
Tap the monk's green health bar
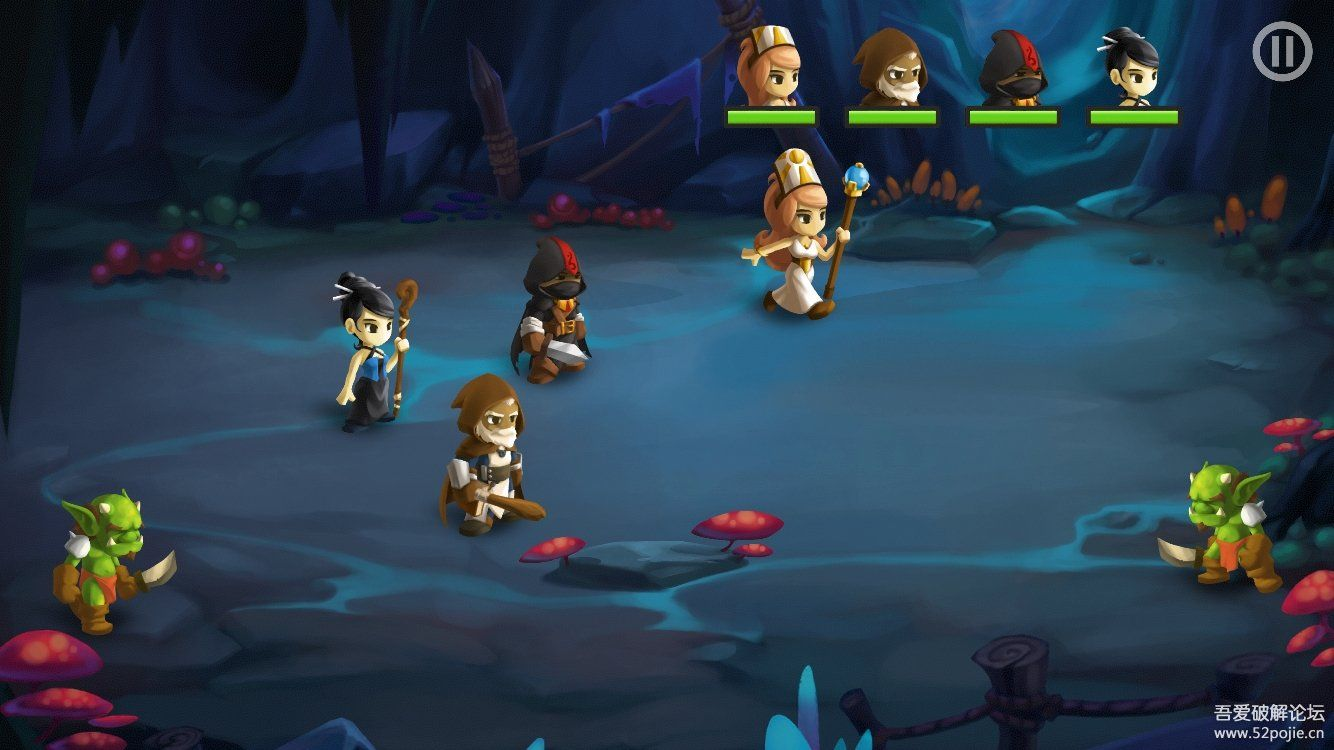(892, 115)
